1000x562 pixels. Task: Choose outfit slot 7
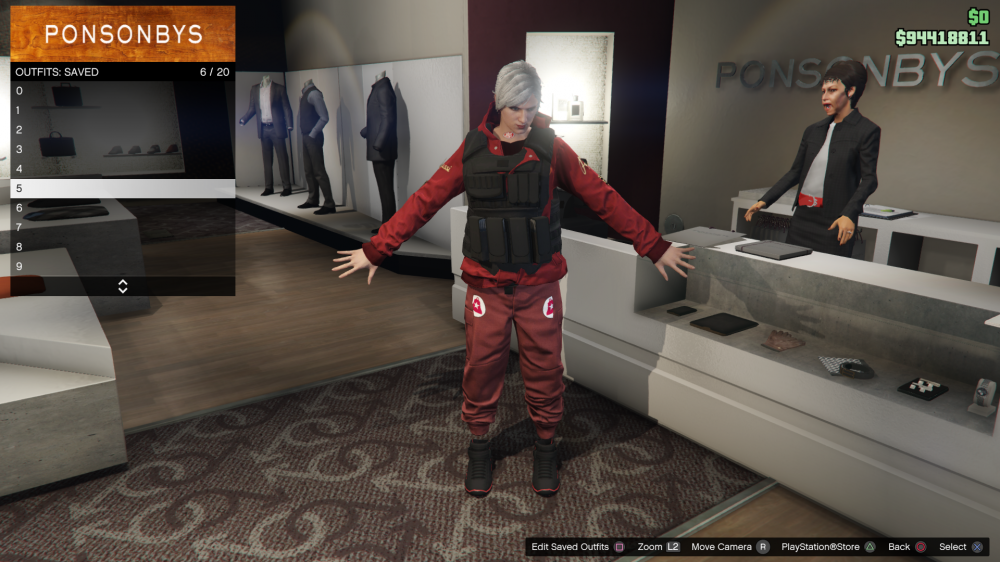point(122,227)
